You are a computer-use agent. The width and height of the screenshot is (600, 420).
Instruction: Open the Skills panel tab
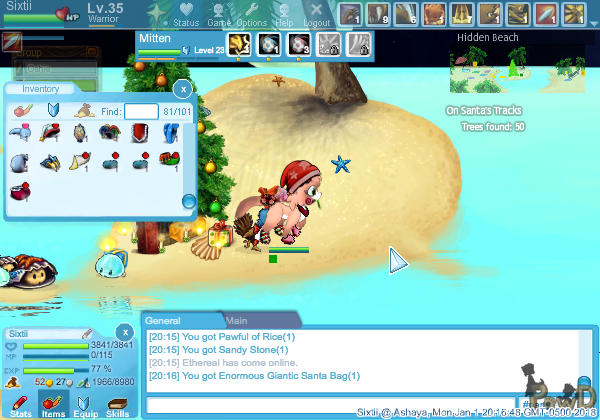coord(117,405)
